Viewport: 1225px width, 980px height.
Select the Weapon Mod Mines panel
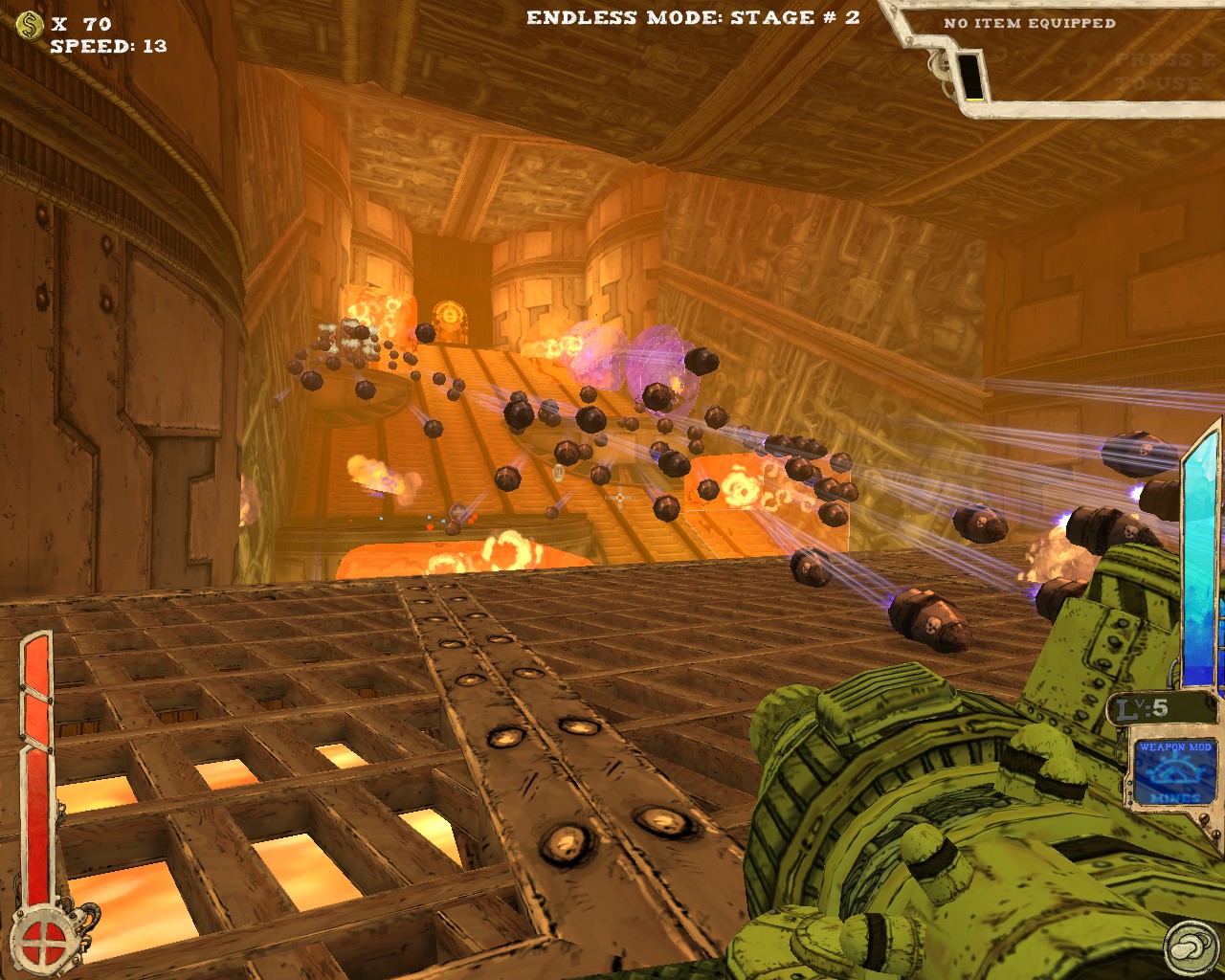(x=1175, y=772)
